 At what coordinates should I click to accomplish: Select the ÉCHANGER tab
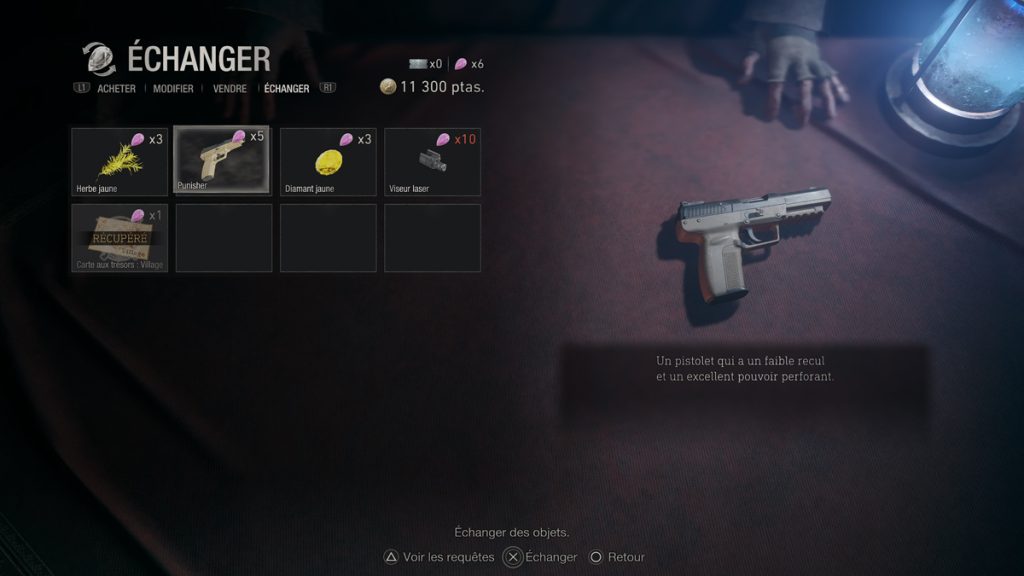pos(287,89)
